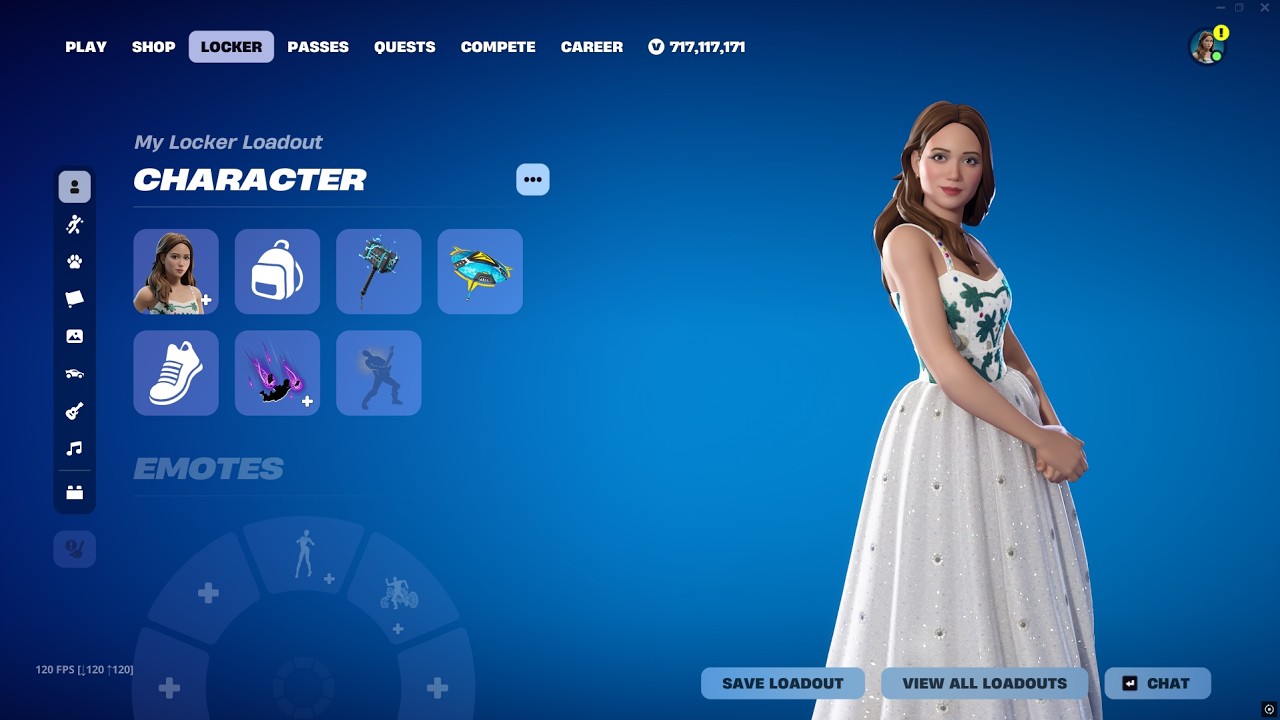Image resolution: width=1280 pixels, height=720 pixels.
Task: Click the V-Bucks balance
Action: coord(697,47)
